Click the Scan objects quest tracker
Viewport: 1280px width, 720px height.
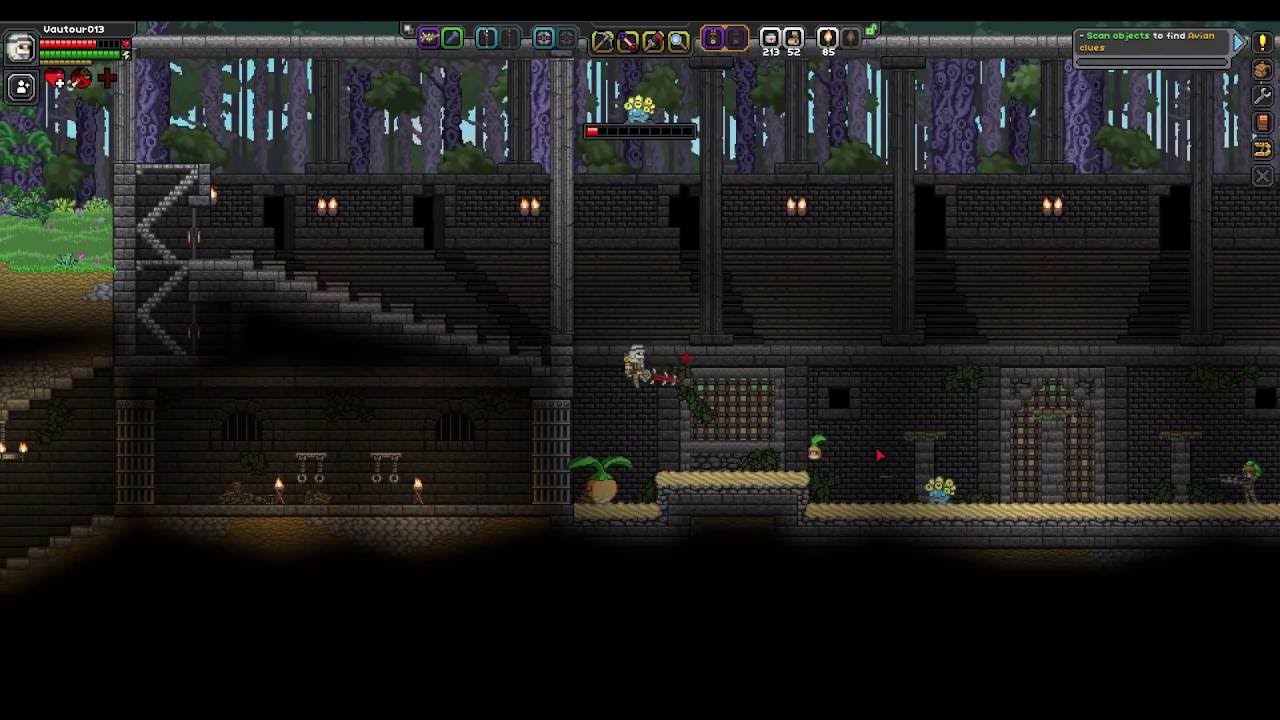click(x=1150, y=42)
